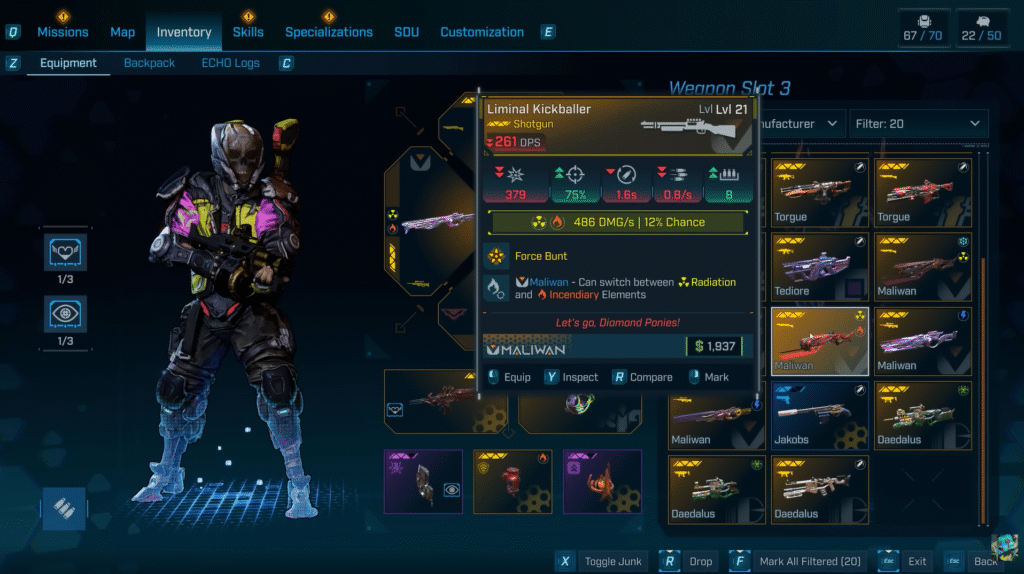Click the ammo bullets icon

tap(64, 508)
